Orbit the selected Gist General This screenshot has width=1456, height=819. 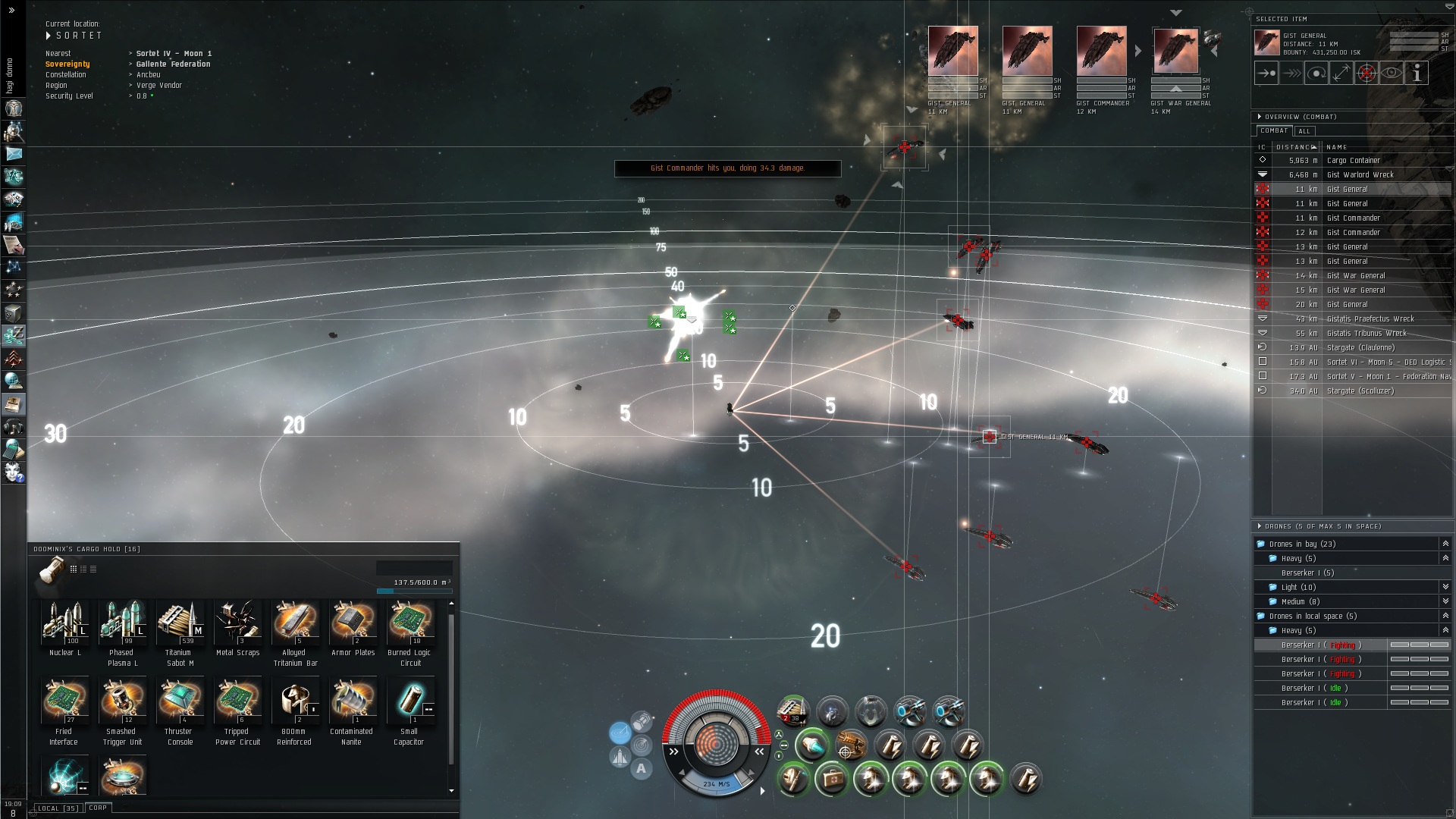[1316, 74]
